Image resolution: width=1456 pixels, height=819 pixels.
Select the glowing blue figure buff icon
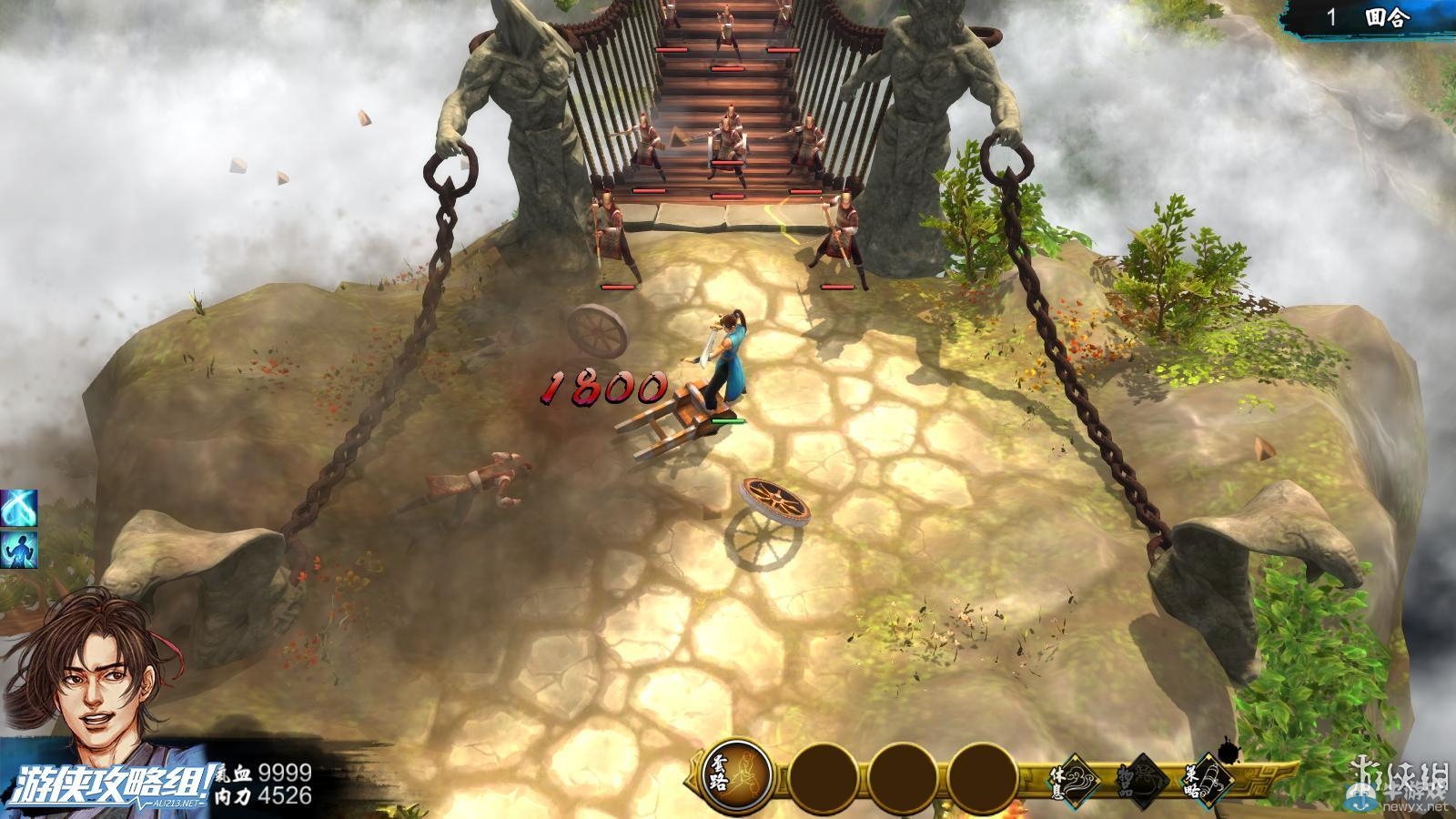point(18,550)
